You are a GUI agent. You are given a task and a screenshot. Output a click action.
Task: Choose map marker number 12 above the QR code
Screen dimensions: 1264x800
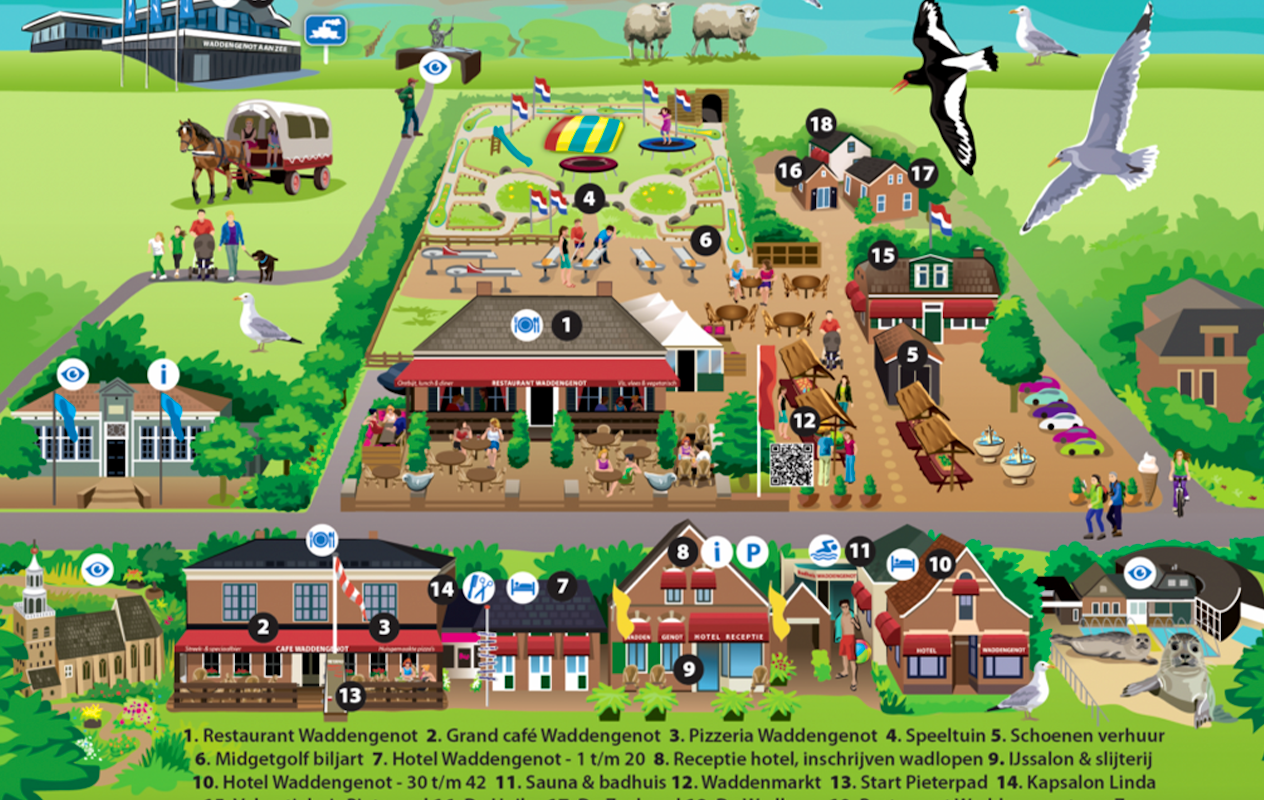(x=805, y=421)
